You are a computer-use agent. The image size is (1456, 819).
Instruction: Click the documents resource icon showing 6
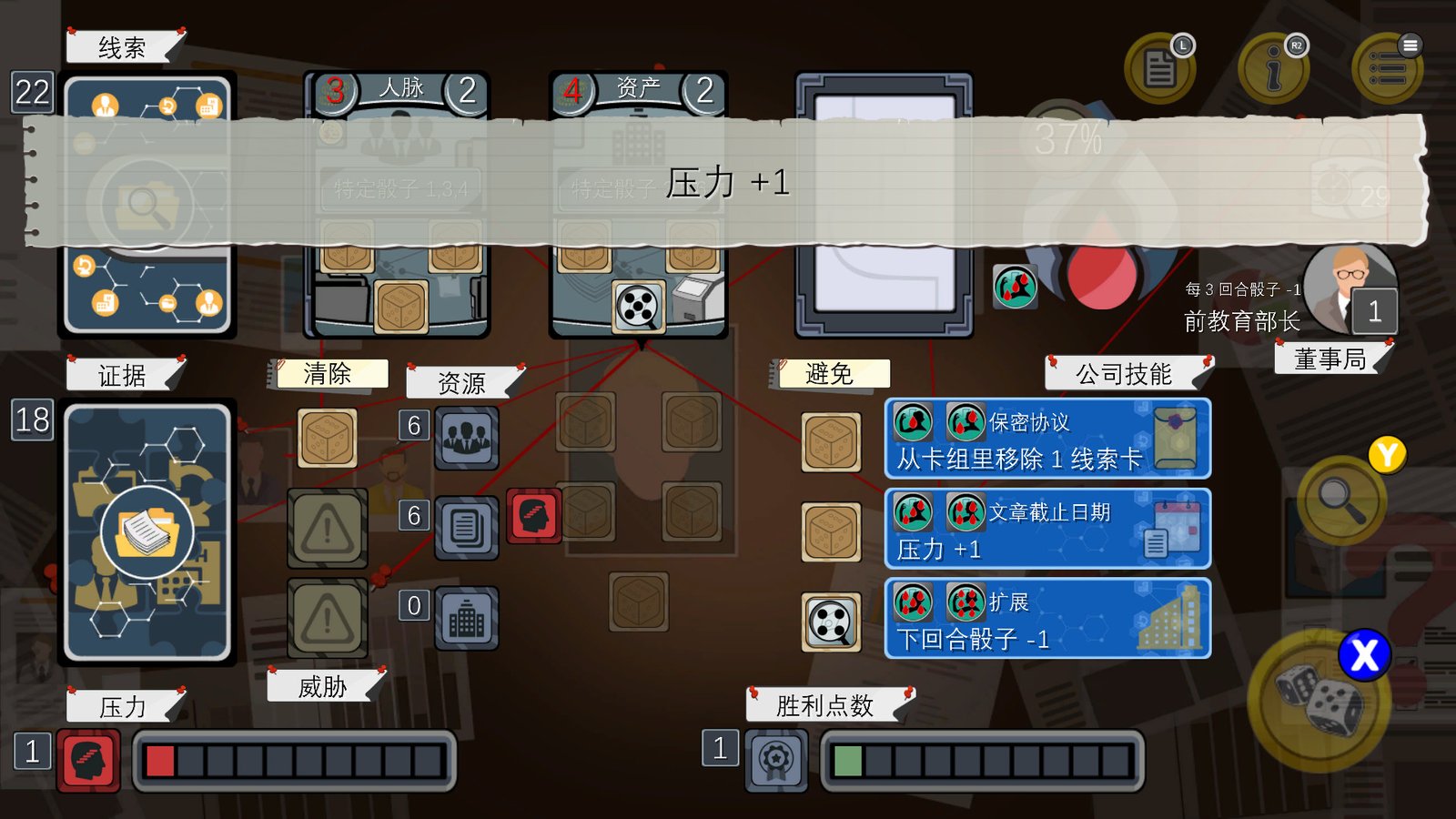pyautogui.click(x=467, y=529)
